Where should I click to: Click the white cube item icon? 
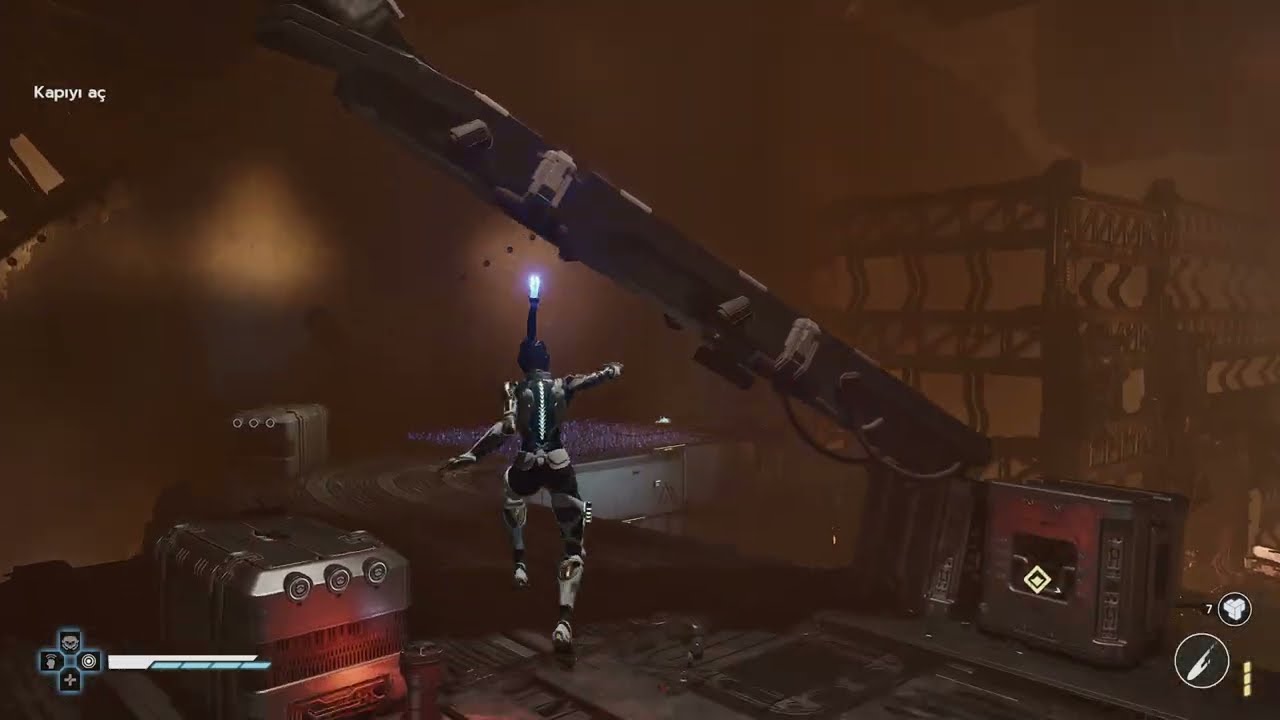click(1235, 608)
